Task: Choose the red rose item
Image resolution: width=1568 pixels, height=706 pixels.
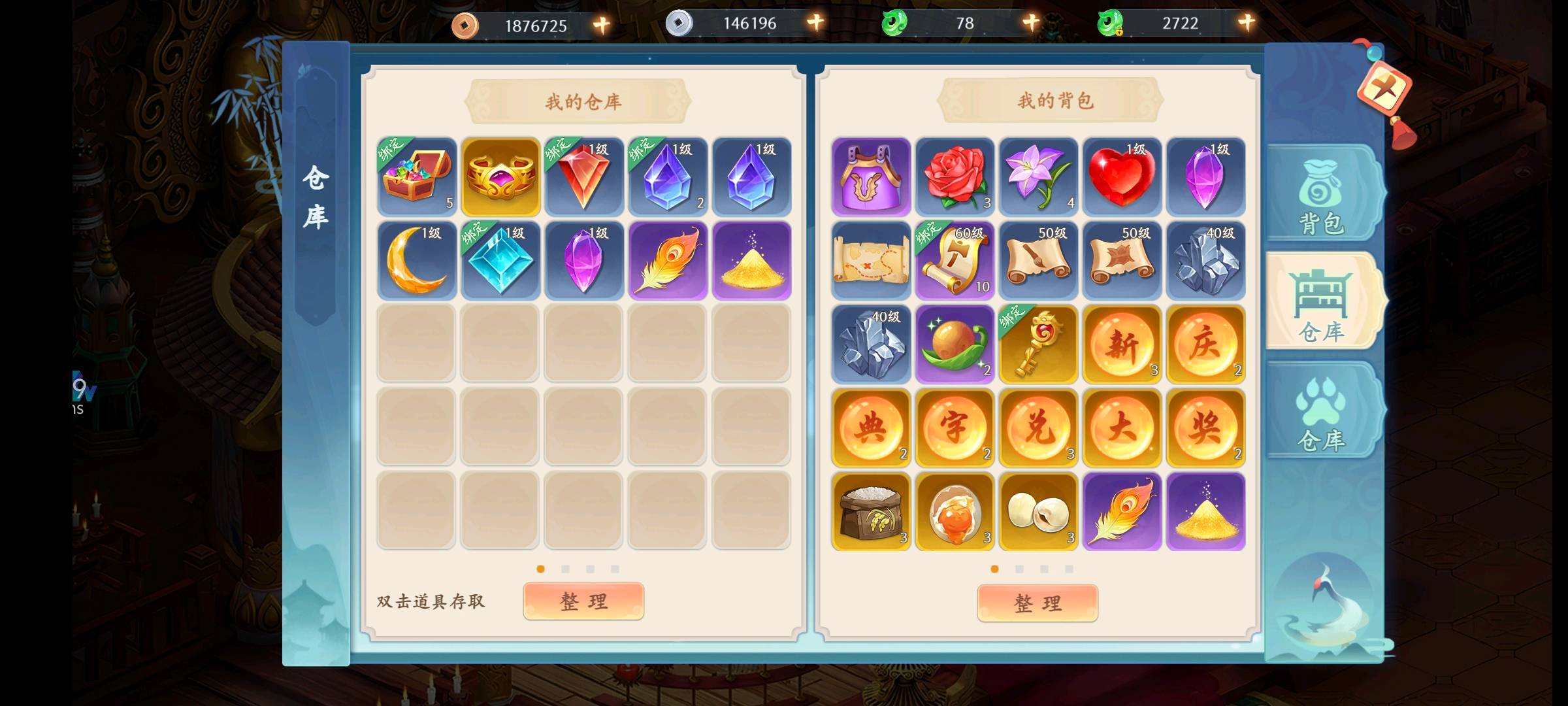Action: point(954,176)
